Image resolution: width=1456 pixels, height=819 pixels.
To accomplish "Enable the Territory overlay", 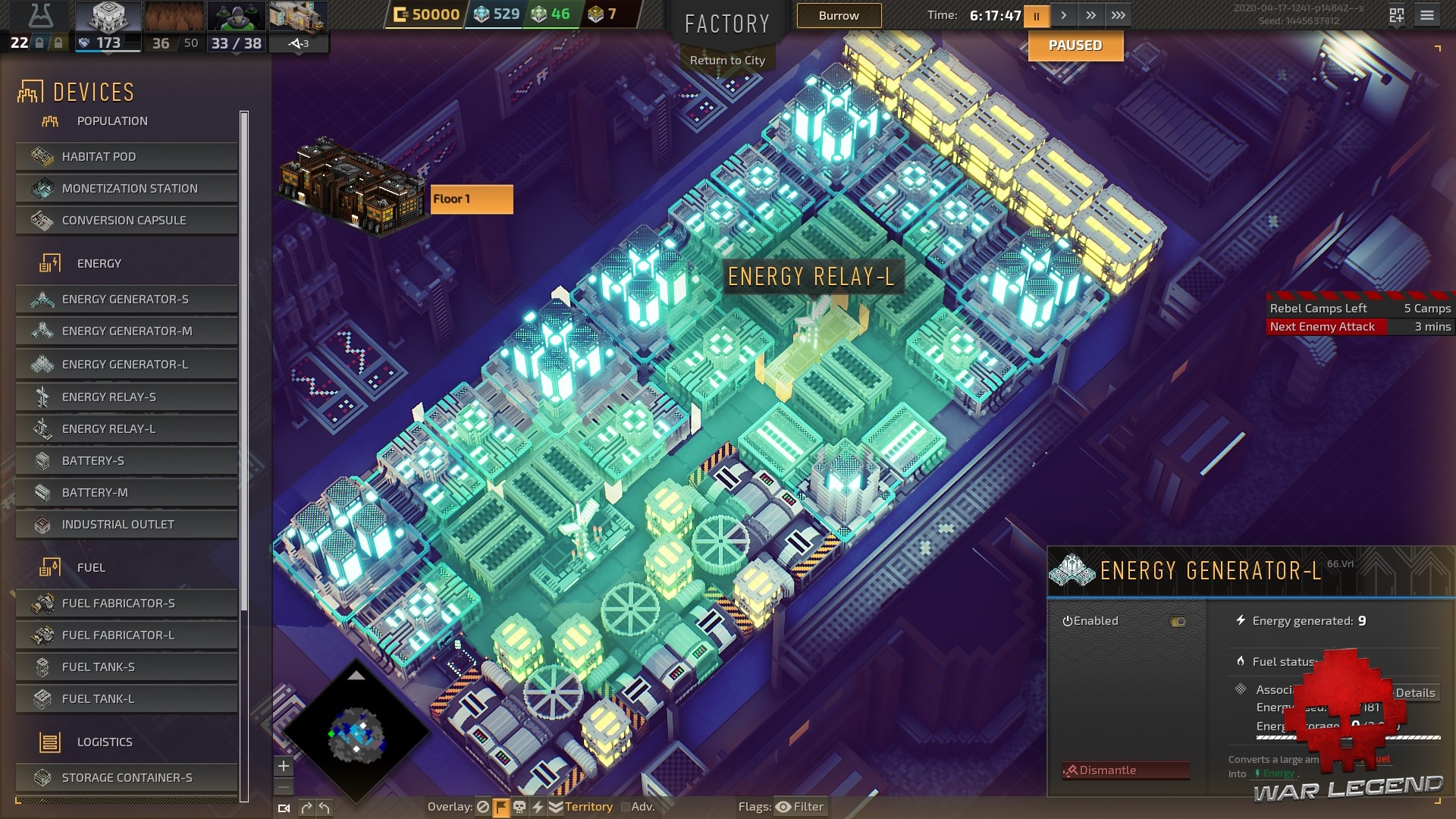I will point(581,807).
